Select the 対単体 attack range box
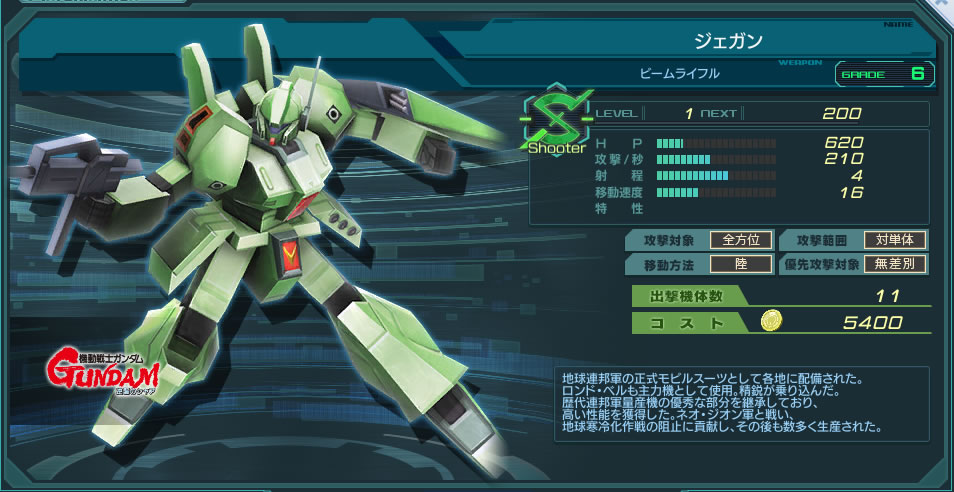 pyautogui.click(x=895, y=240)
